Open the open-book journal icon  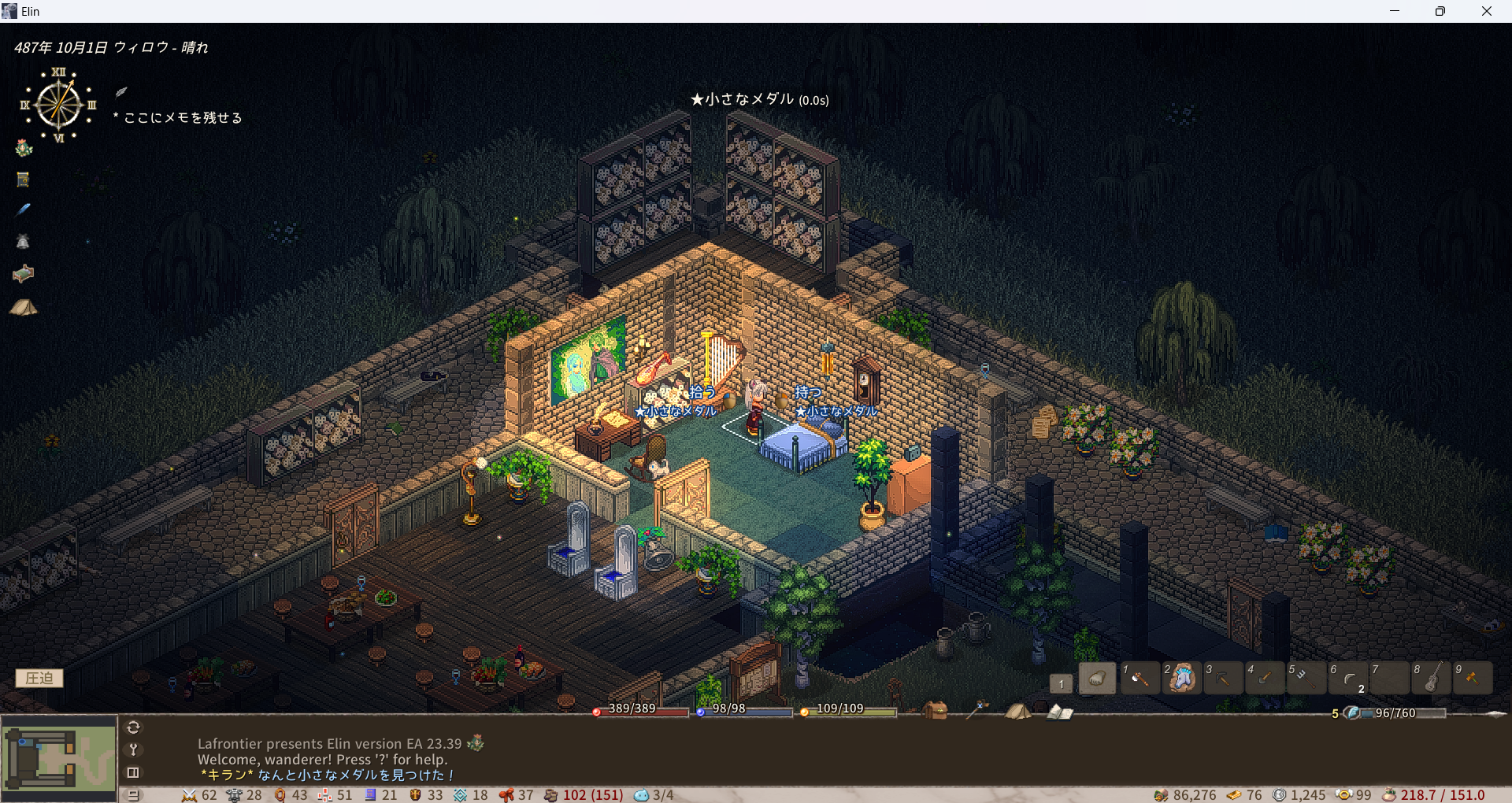(1059, 712)
